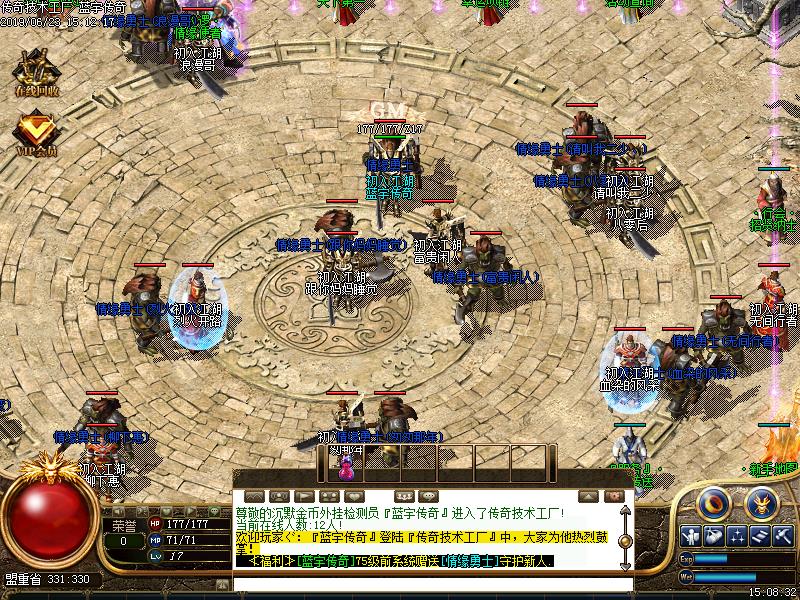Open the character equipment panel with warrior icon
Screen dimensions: 800x600
[690, 535]
